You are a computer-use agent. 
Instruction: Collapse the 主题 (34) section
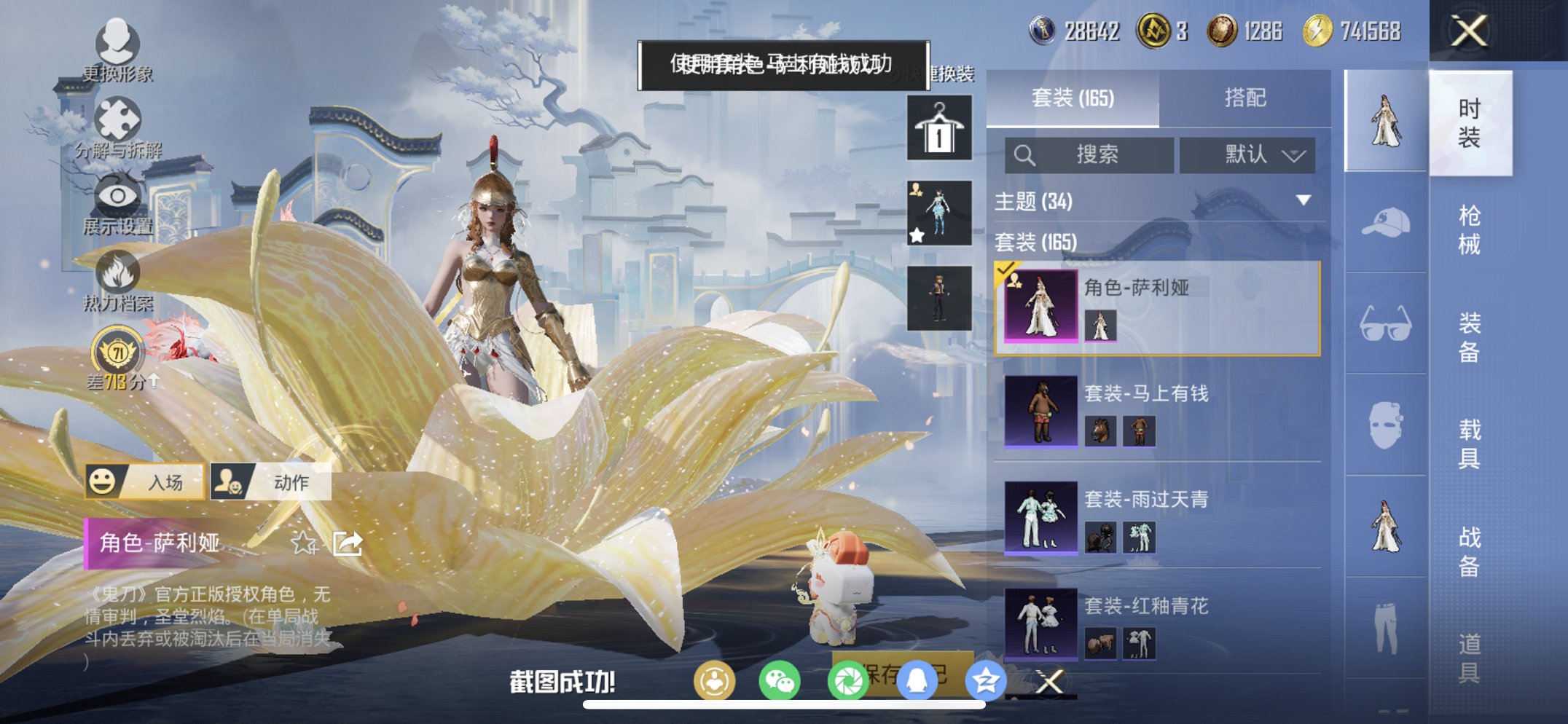click(1303, 200)
